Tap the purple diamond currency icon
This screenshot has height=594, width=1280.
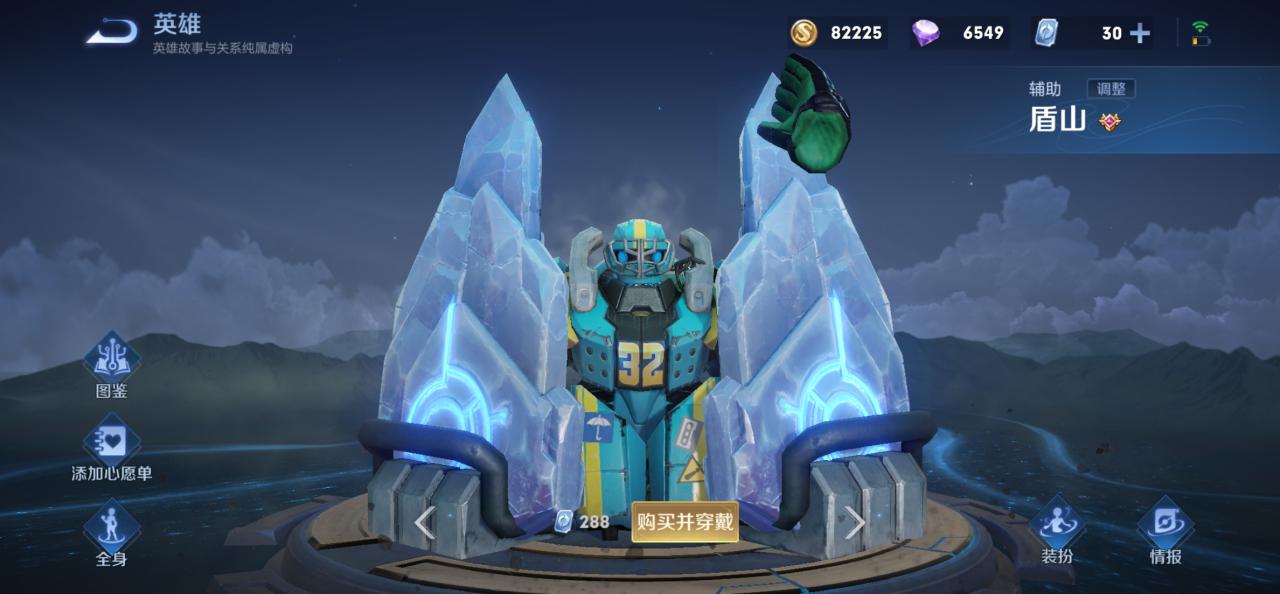[x=925, y=33]
